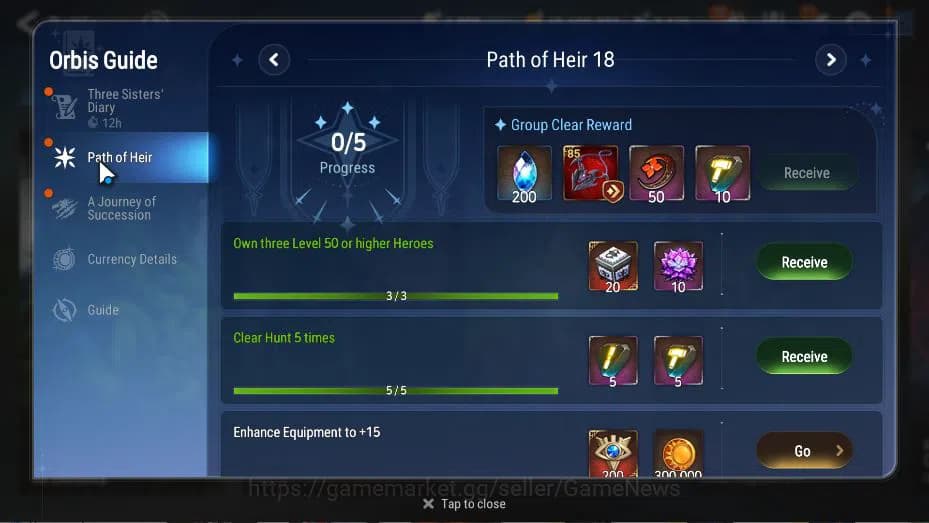View the level 85 red helmet reward
The height and width of the screenshot is (523, 929).
(590, 174)
